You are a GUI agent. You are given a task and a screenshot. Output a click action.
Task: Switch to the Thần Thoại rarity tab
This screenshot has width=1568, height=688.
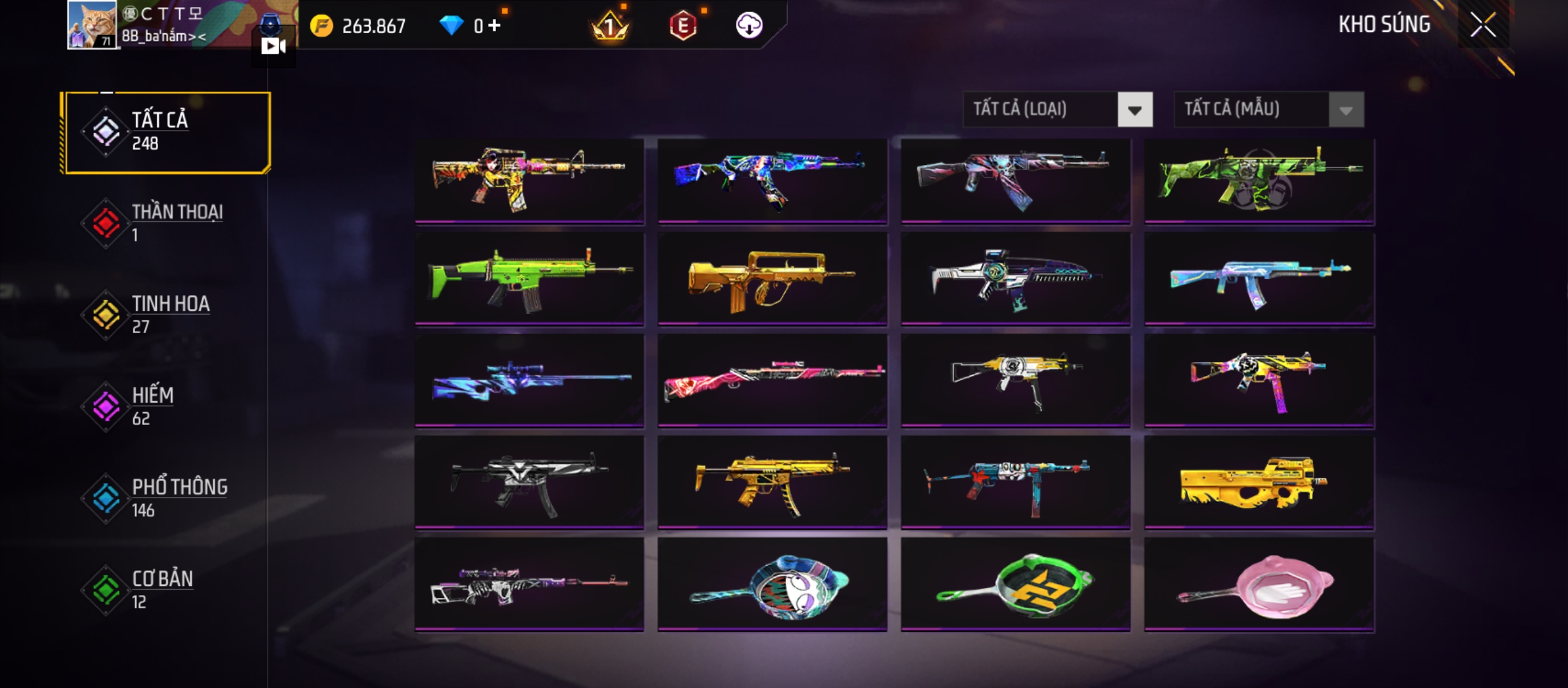click(x=166, y=223)
